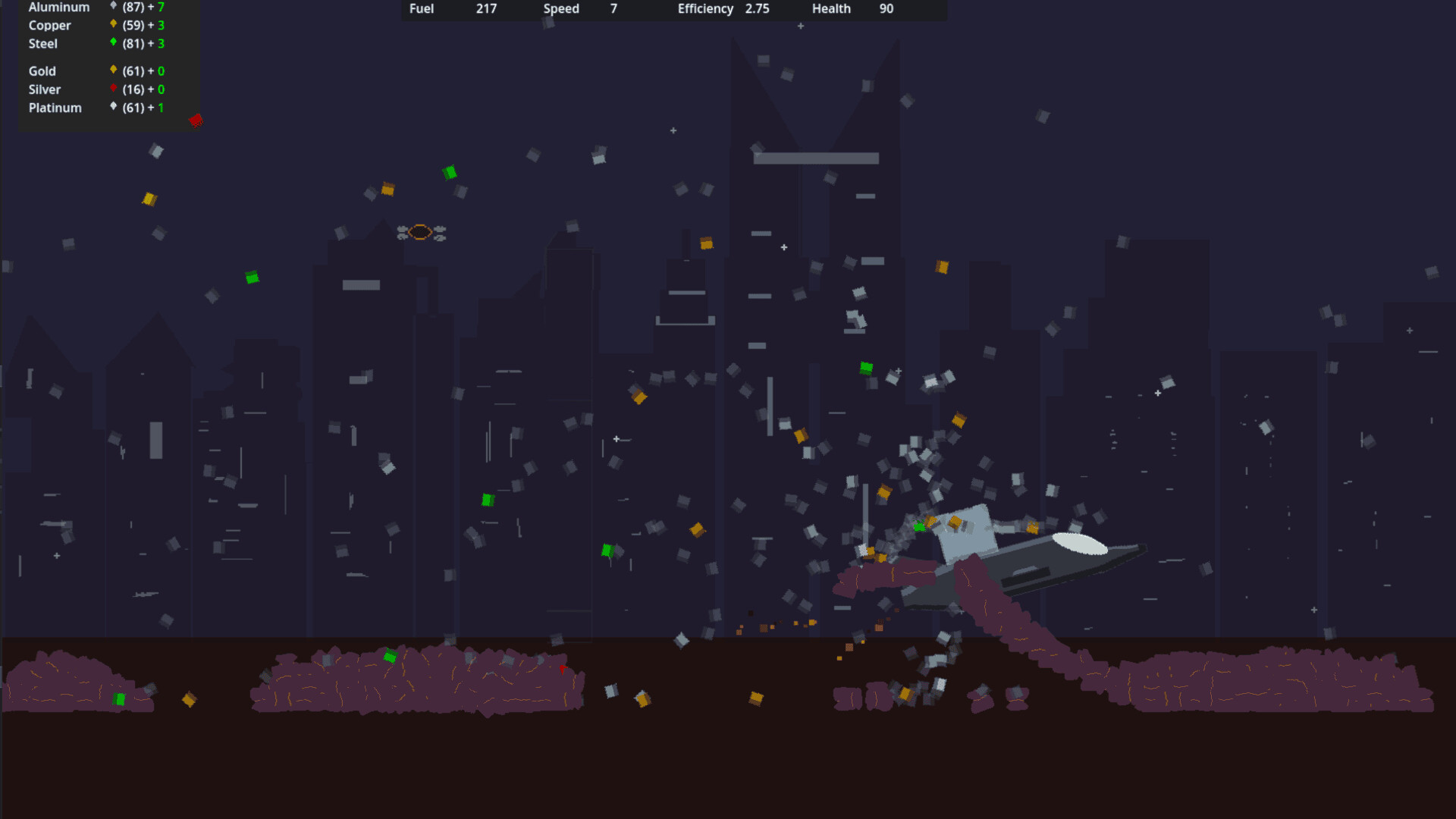Toggle the Aluminum gain counter showing +7
1456x819 pixels.
[160, 7]
